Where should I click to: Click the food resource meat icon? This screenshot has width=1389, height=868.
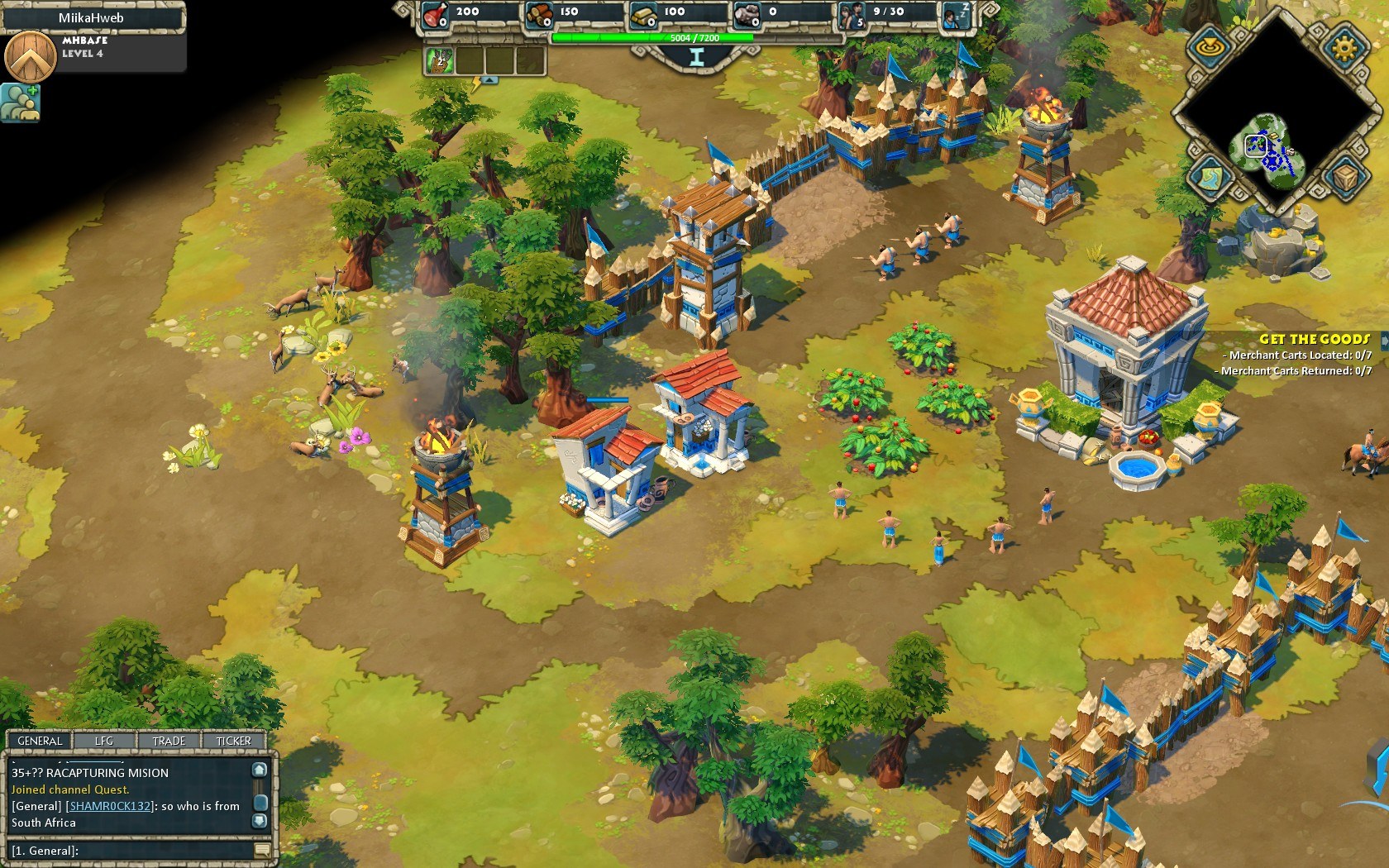(x=435, y=14)
